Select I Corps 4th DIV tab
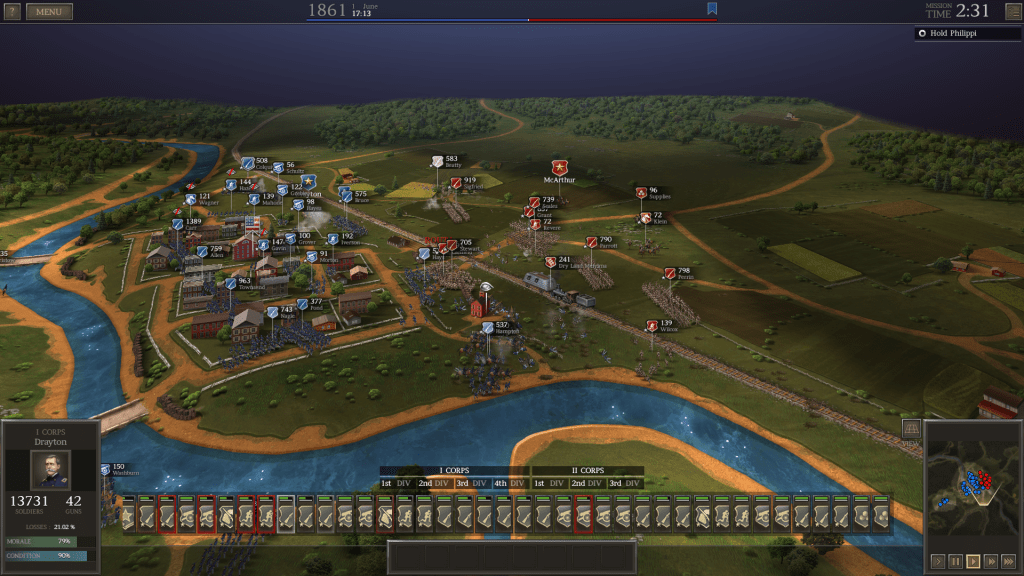This screenshot has height=576, width=1024. pos(509,483)
